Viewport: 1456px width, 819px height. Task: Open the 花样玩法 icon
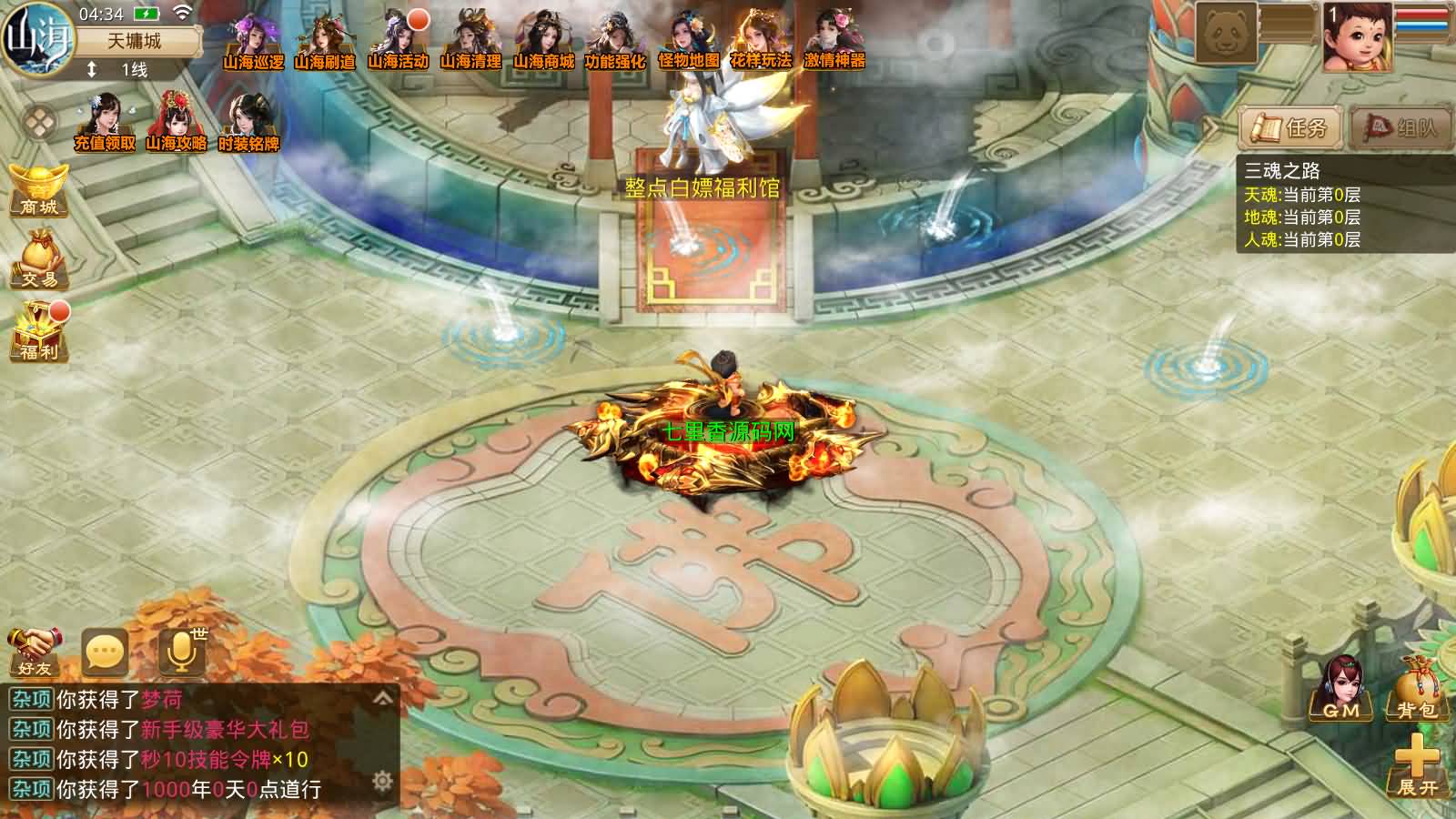[761, 41]
